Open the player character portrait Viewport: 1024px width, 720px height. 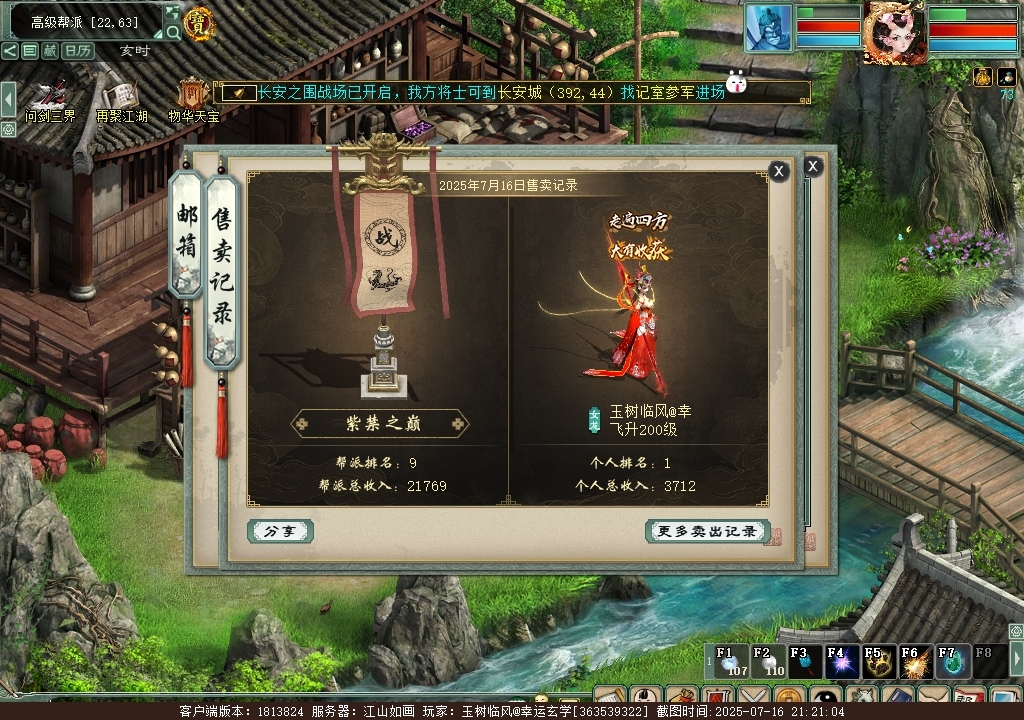[x=894, y=32]
